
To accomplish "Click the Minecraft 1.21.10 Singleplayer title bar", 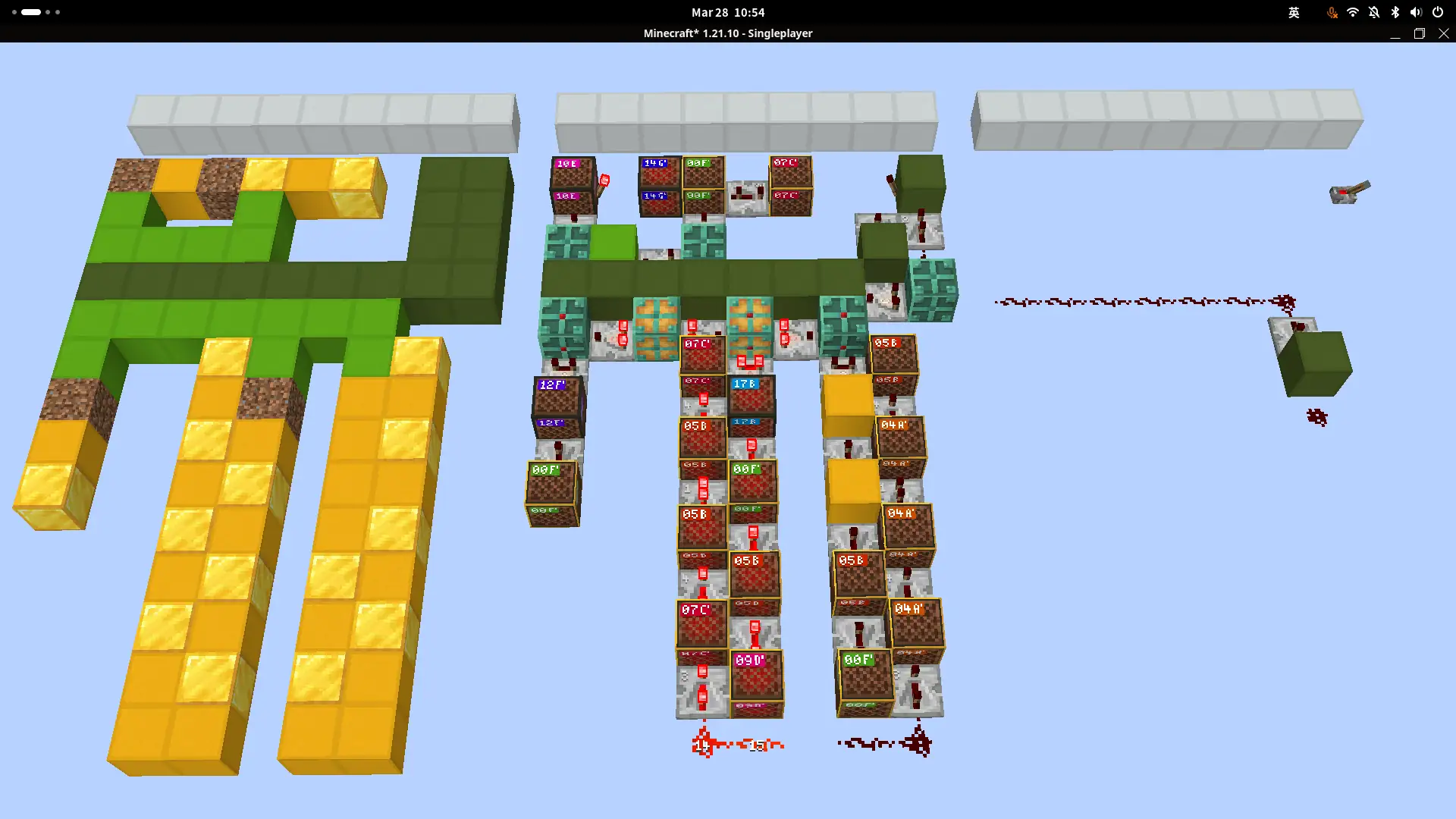I will [x=727, y=33].
